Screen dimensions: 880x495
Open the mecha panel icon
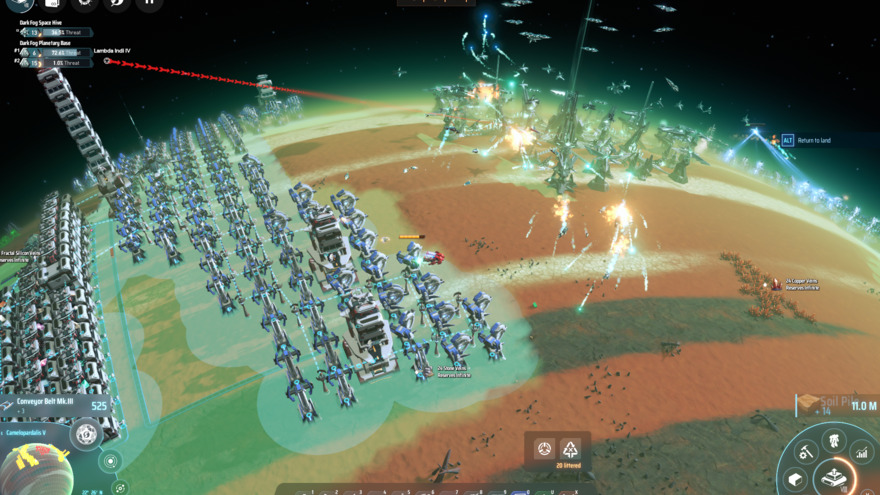(832, 439)
